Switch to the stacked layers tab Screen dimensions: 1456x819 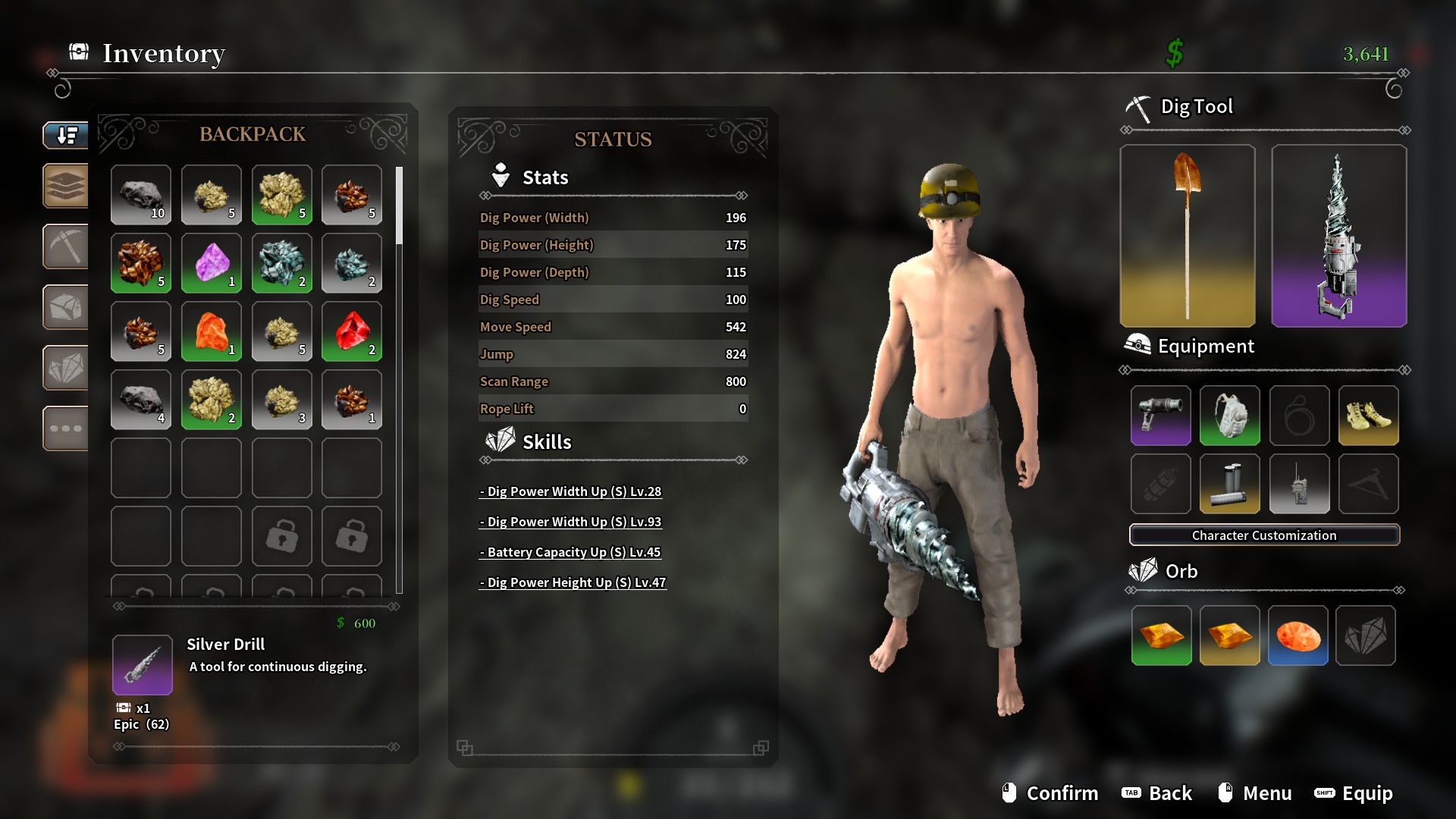pyautogui.click(x=66, y=186)
